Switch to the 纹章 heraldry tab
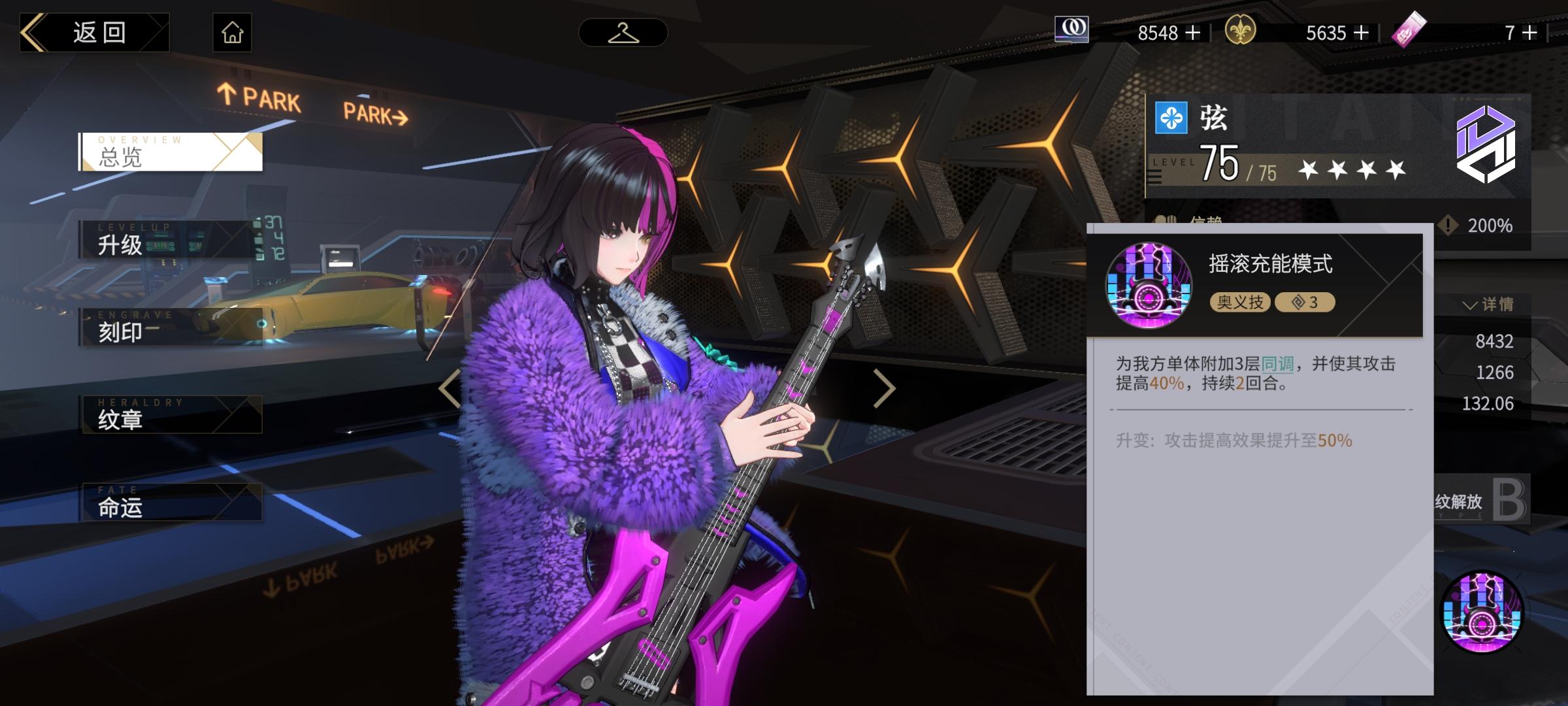Viewport: 1568px width, 706px height. click(171, 414)
